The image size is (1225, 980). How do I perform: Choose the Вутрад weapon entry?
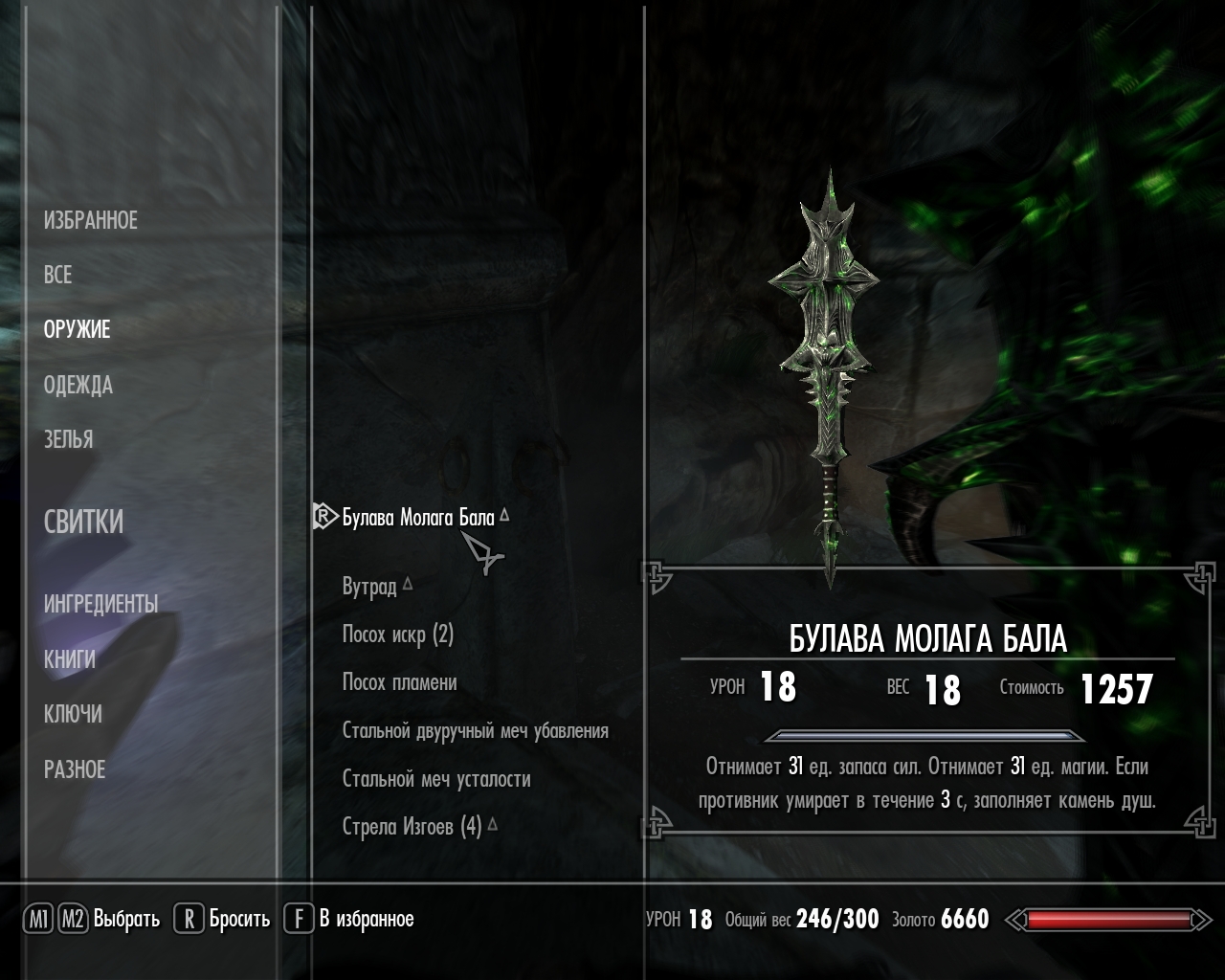(x=369, y=586)
